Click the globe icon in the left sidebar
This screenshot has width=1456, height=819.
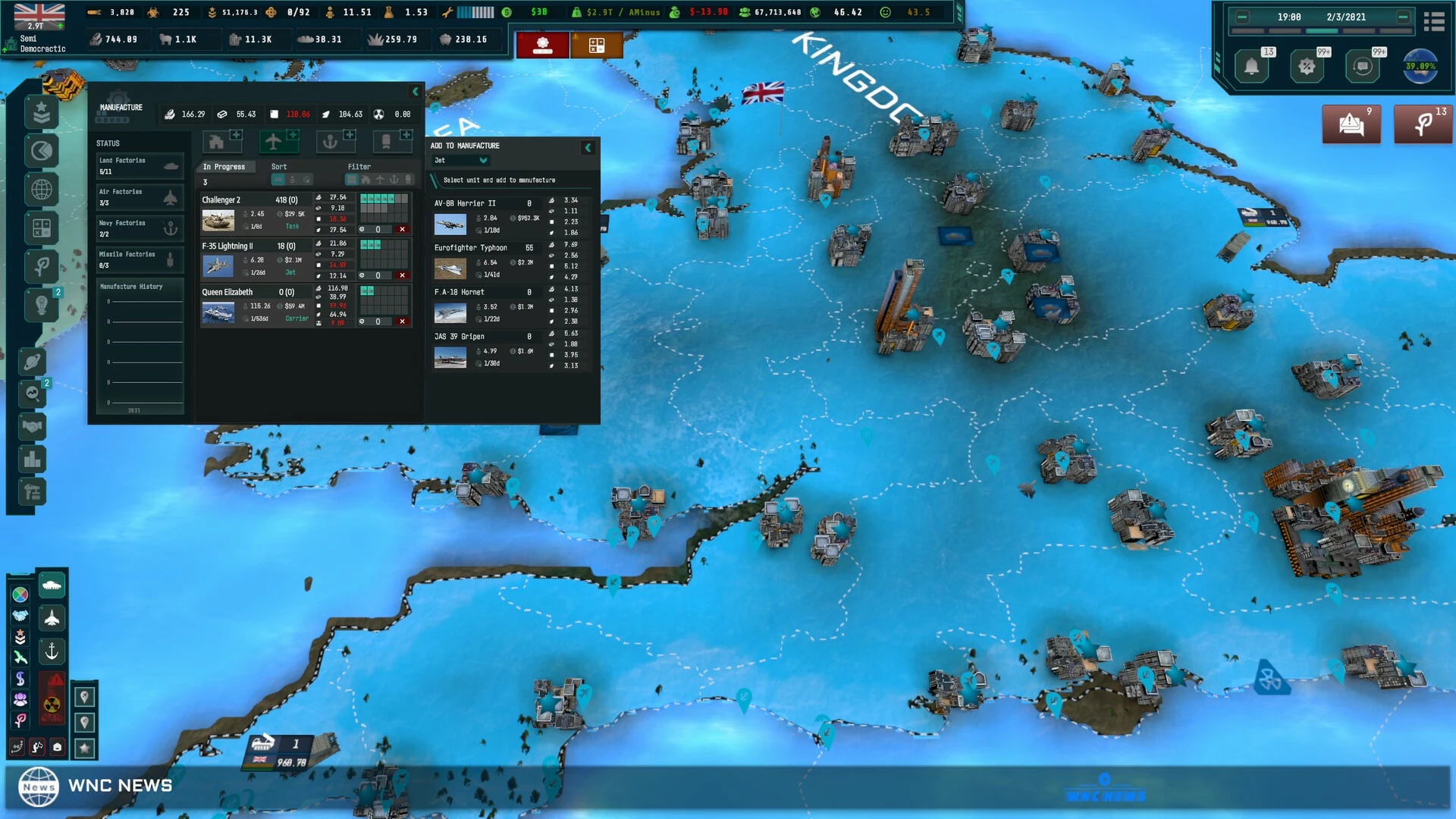pyautogui.click(x=42, y=189)
